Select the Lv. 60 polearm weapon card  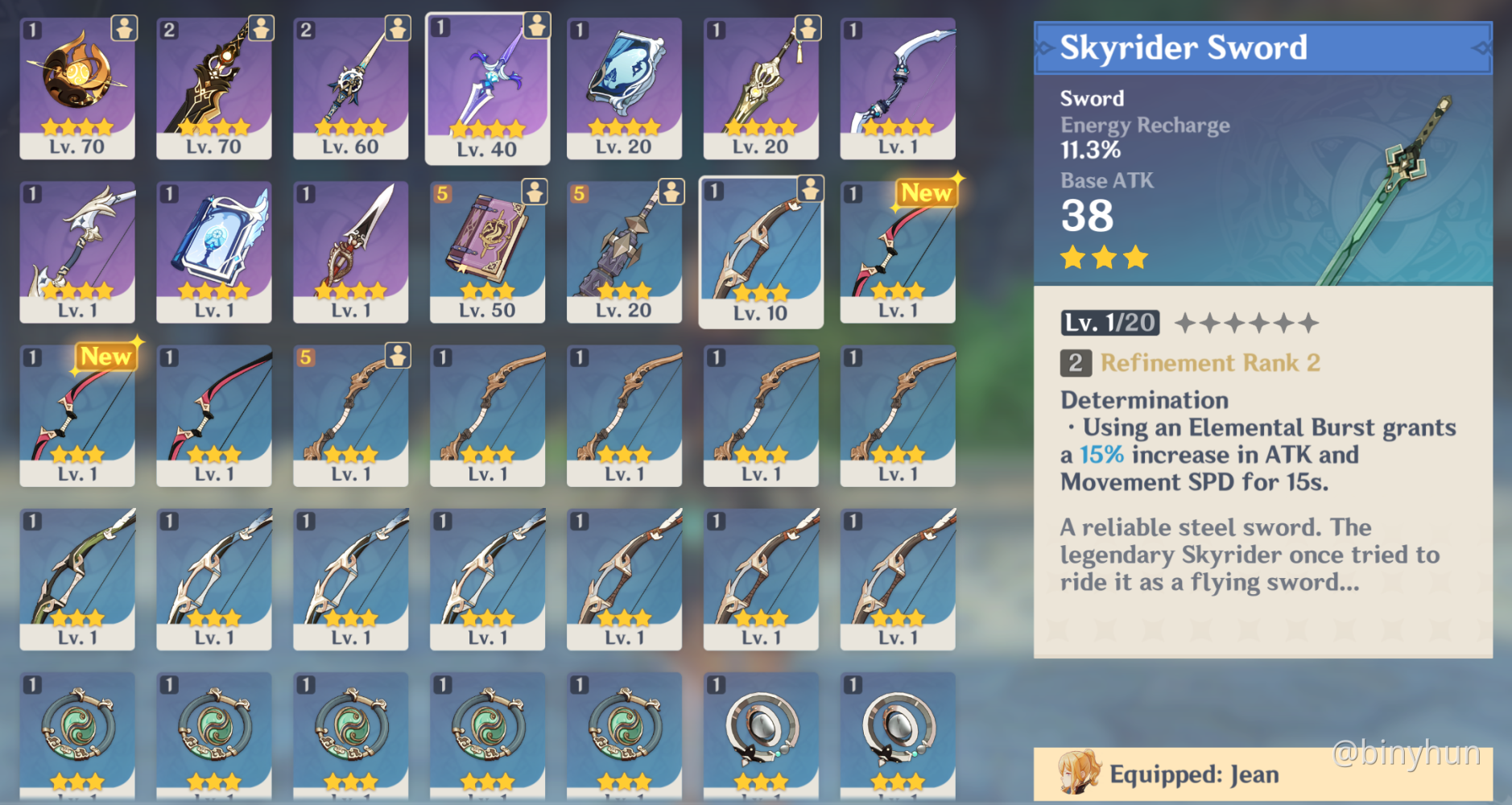click(x=351, y=85)
